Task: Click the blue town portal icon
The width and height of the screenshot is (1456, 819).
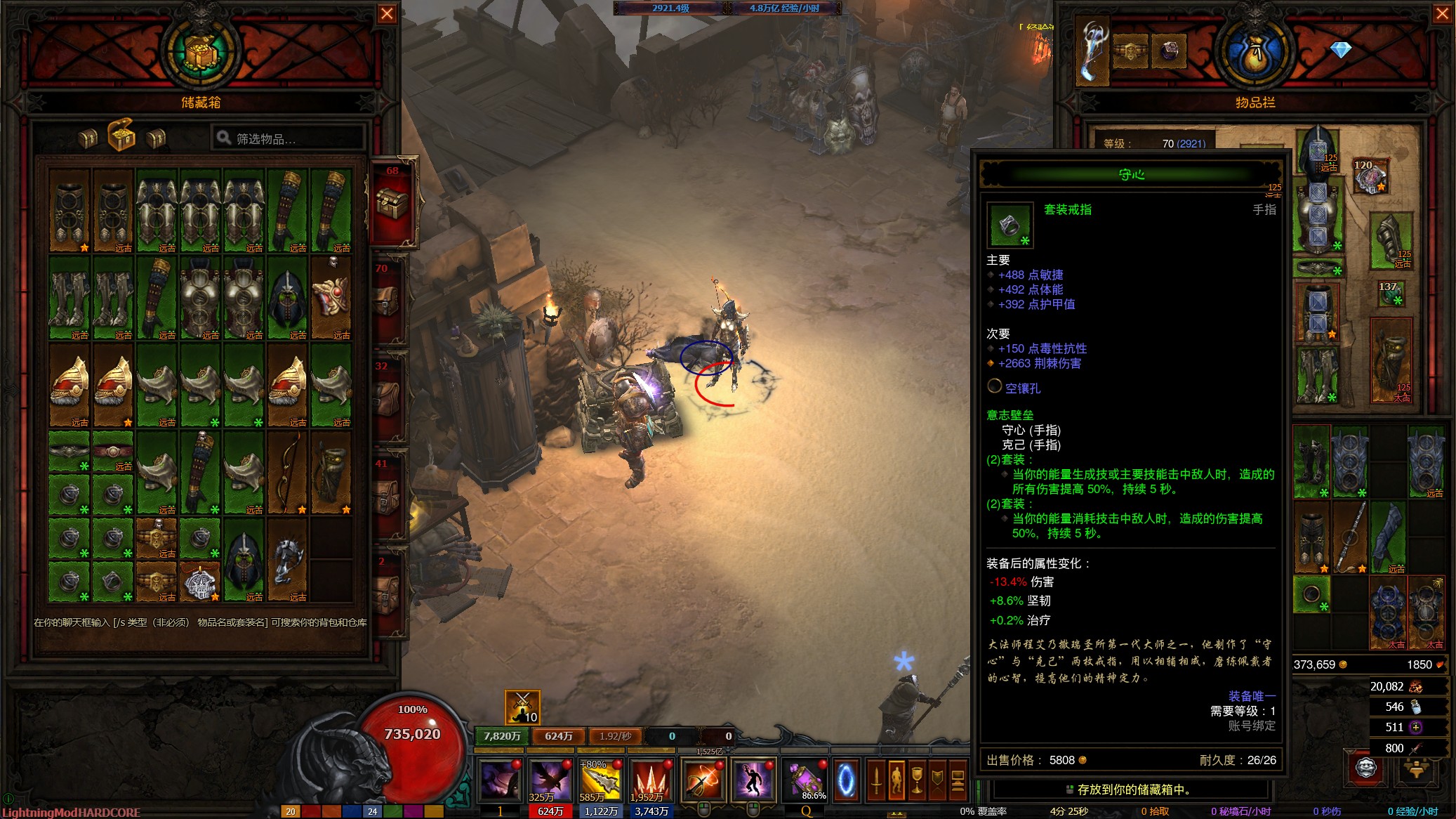Action: coord(846,780)
